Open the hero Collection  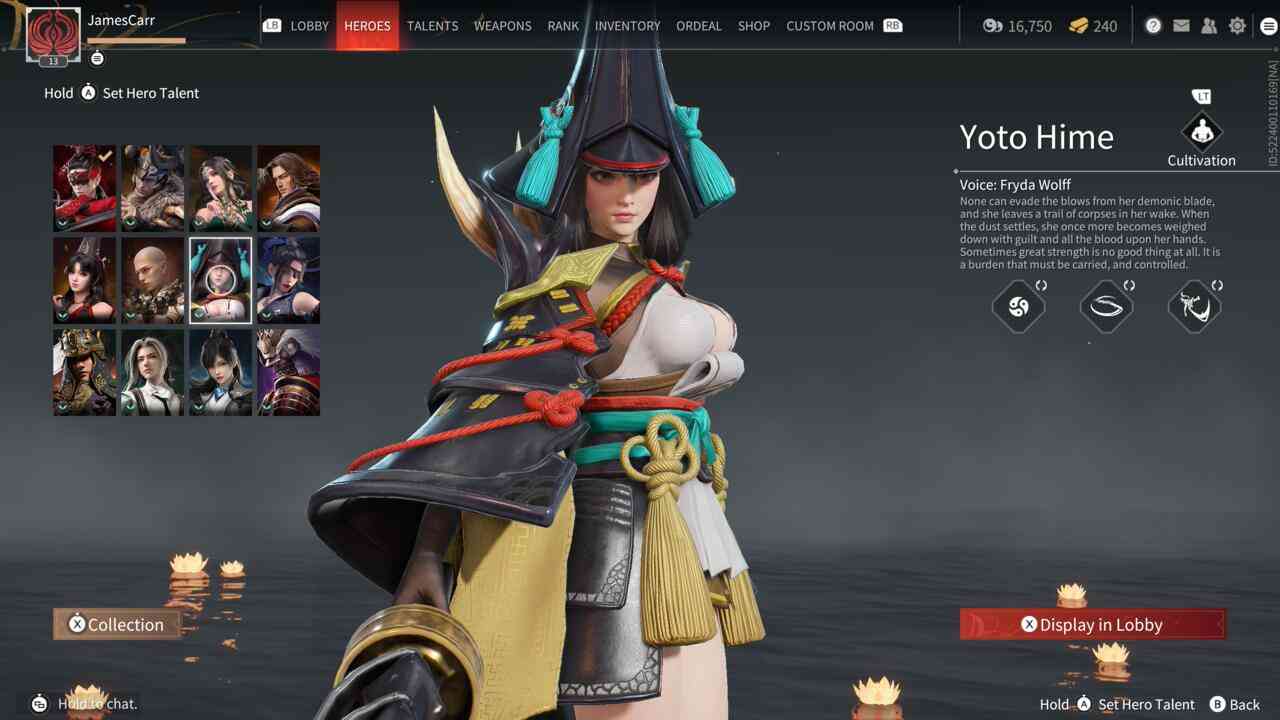click(117, 624)
